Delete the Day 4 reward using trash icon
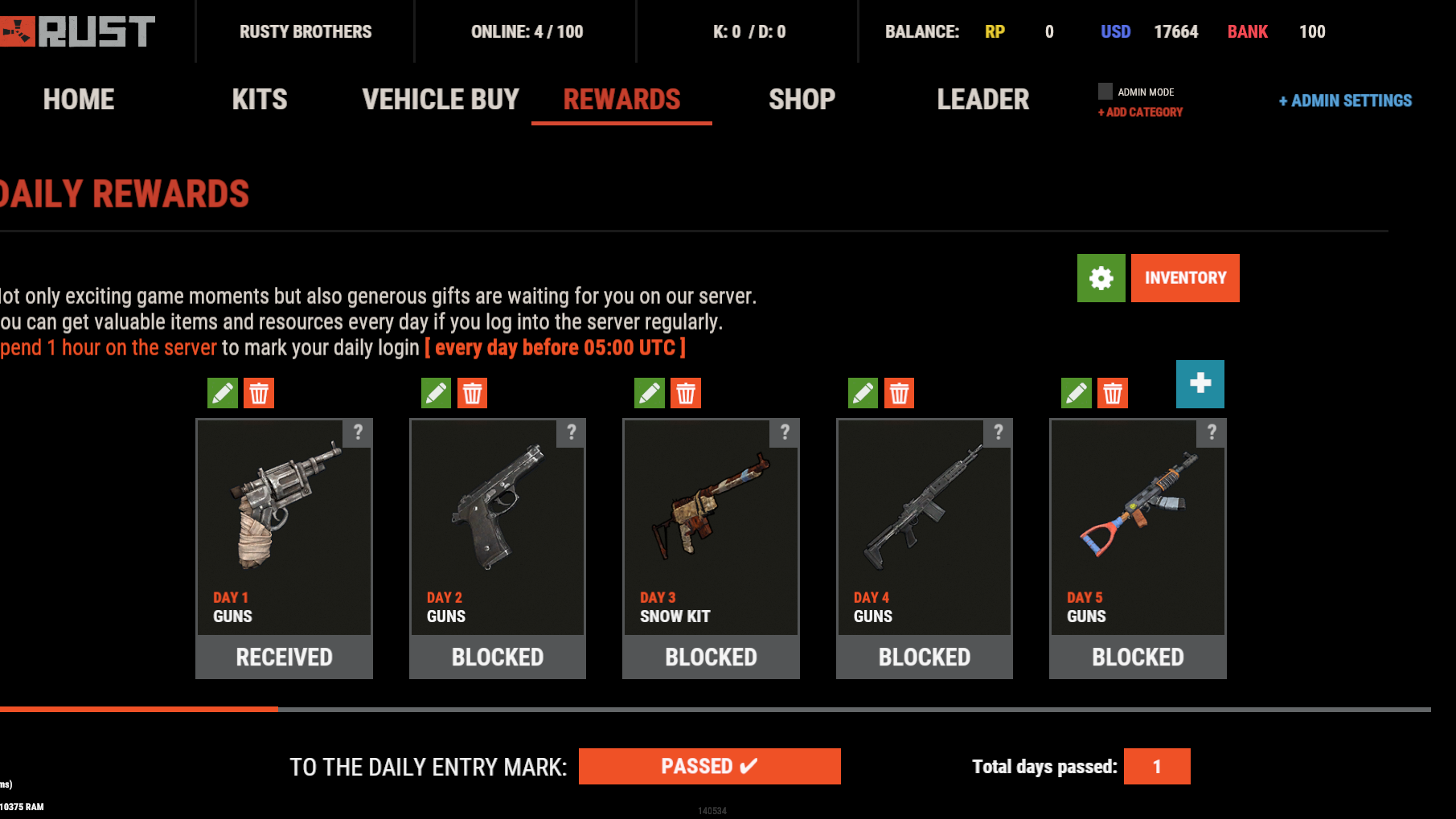Screen dimensions: 1456x819 point(899,393)
